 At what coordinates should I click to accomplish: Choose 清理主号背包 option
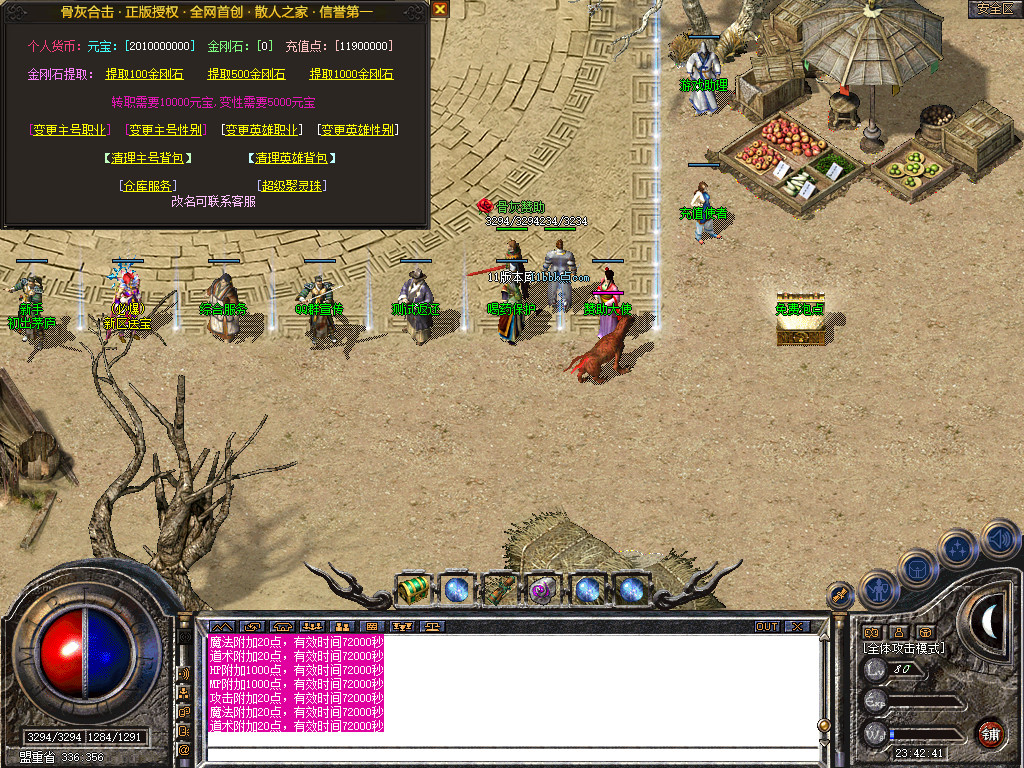(x=147, y=158)
